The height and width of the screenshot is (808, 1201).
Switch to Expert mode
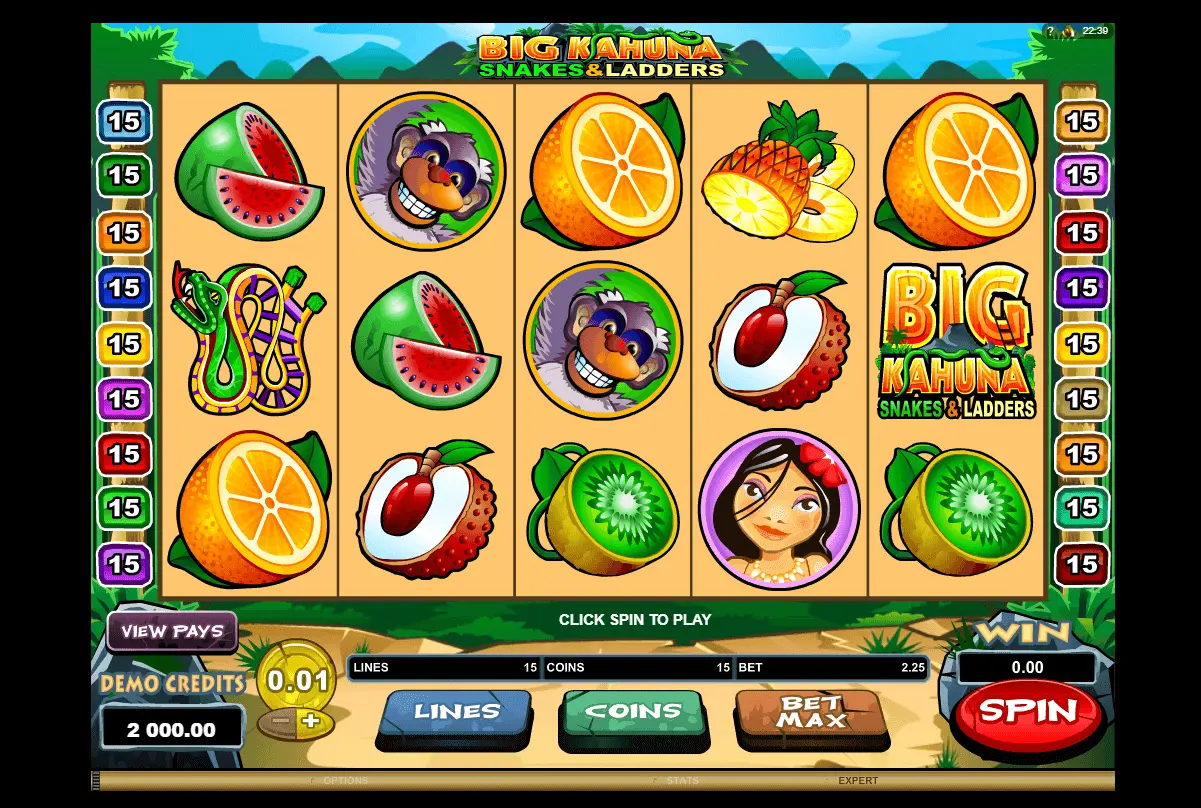857,781
